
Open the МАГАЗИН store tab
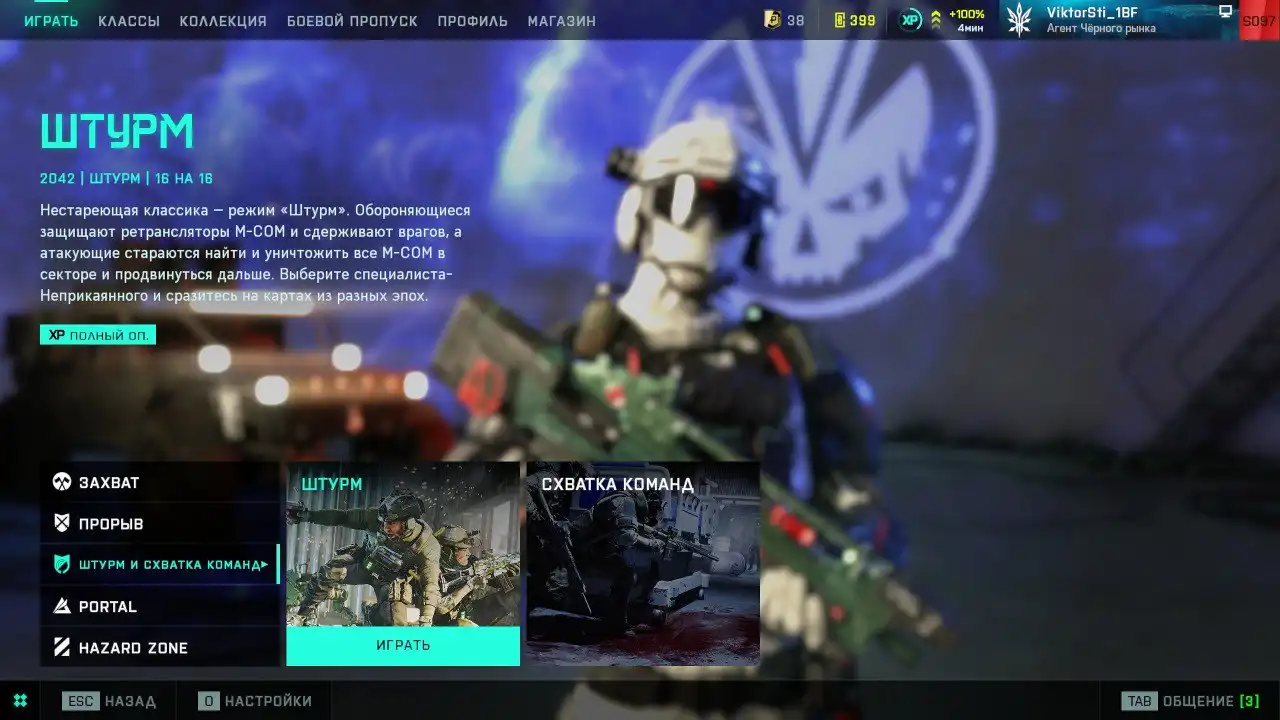tap(561, 21)
